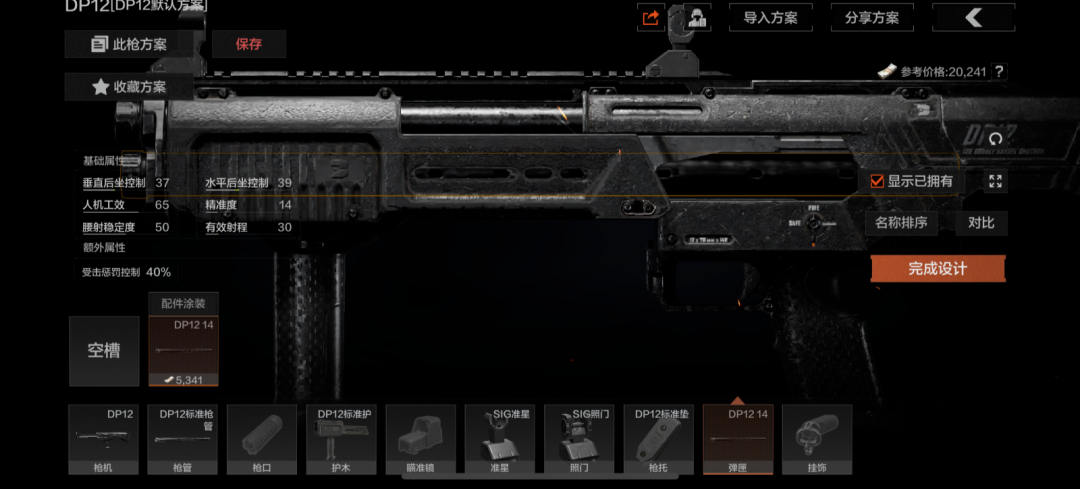Save the build with 保存
This screenshot has height=489, width=1080.
tap(249, 44)
